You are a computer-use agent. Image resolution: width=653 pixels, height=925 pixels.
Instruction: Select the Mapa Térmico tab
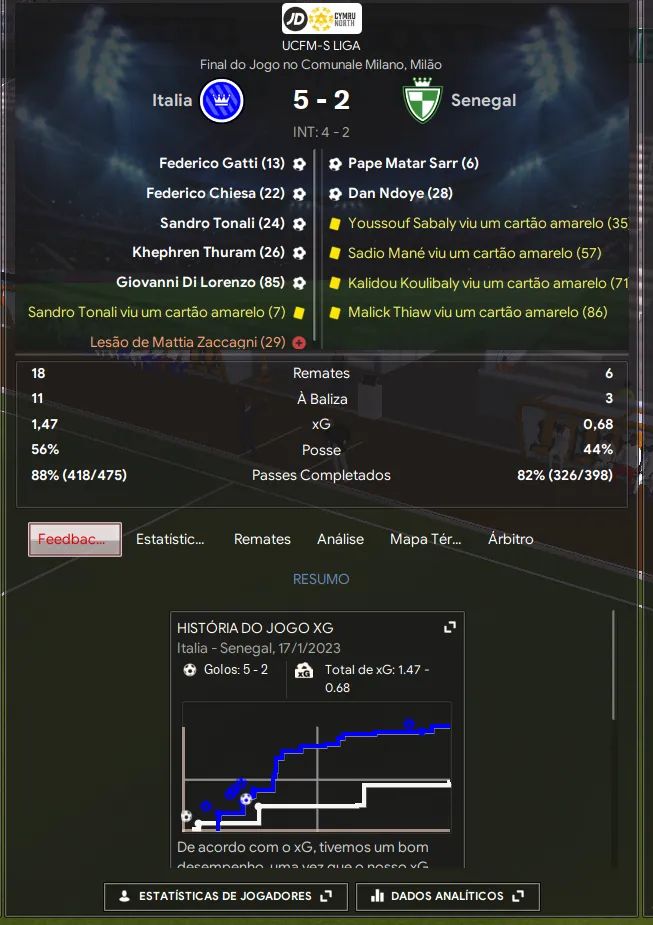[x=425, y=539]
